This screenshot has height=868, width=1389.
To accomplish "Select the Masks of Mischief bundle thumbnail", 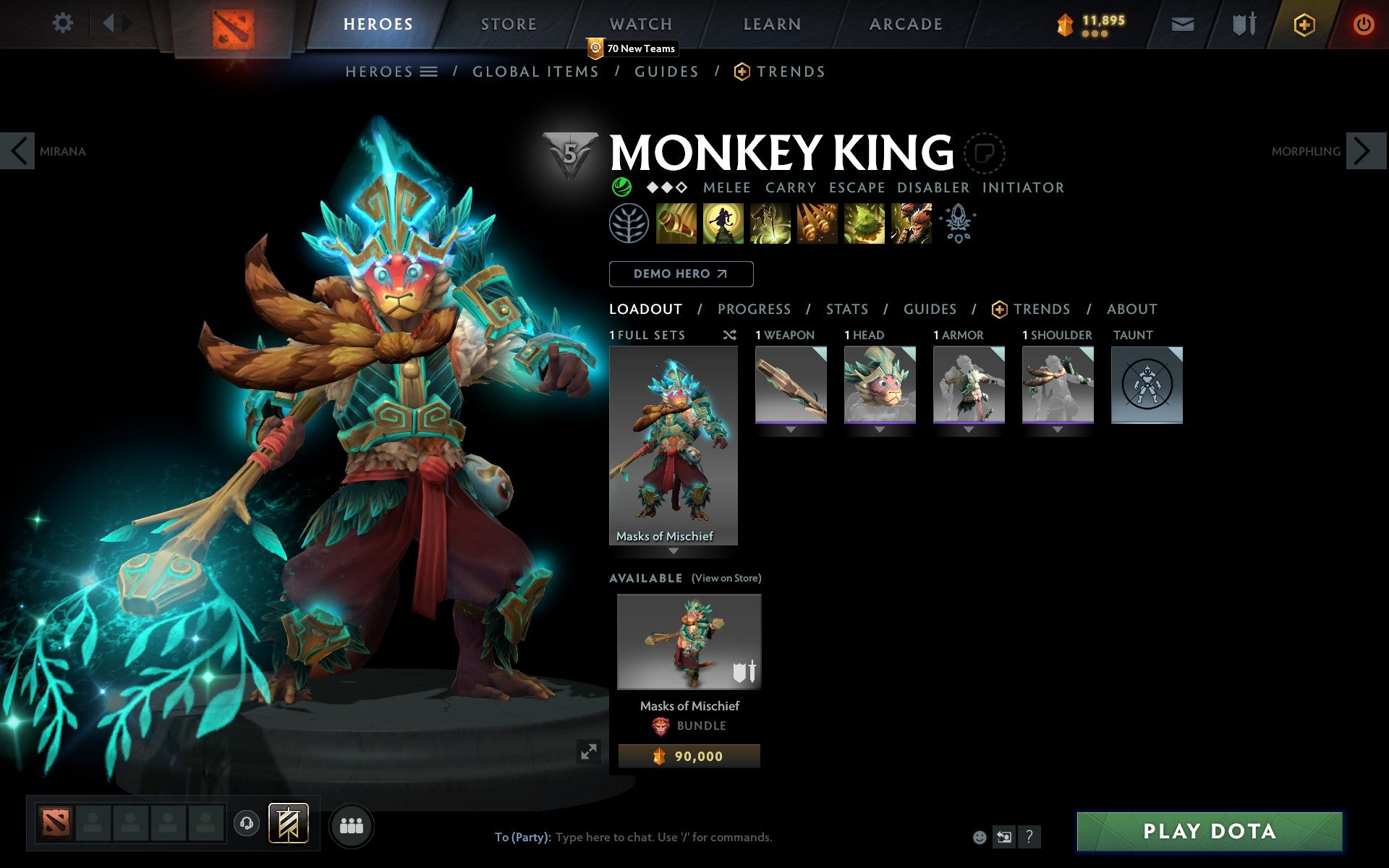I will [688, 641].
